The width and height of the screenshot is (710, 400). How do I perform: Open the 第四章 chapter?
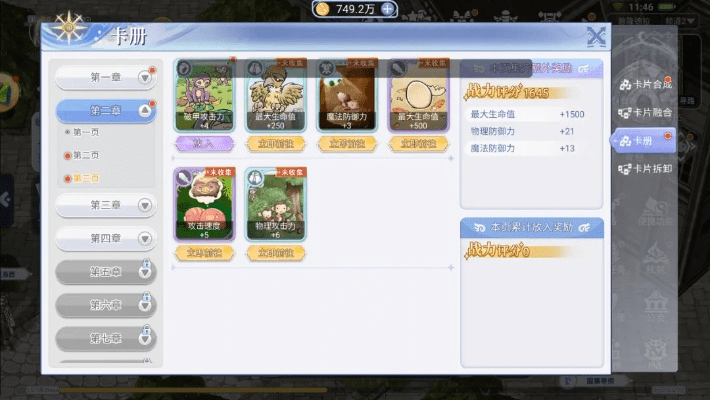click(105, 239)
